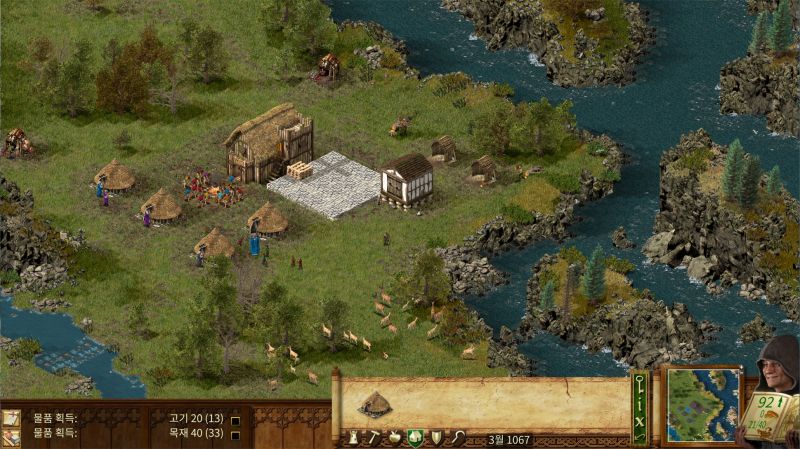Open the castle buildings category
Image resolution: width=800 pixels, height=449 pixels.
(352, 437)
